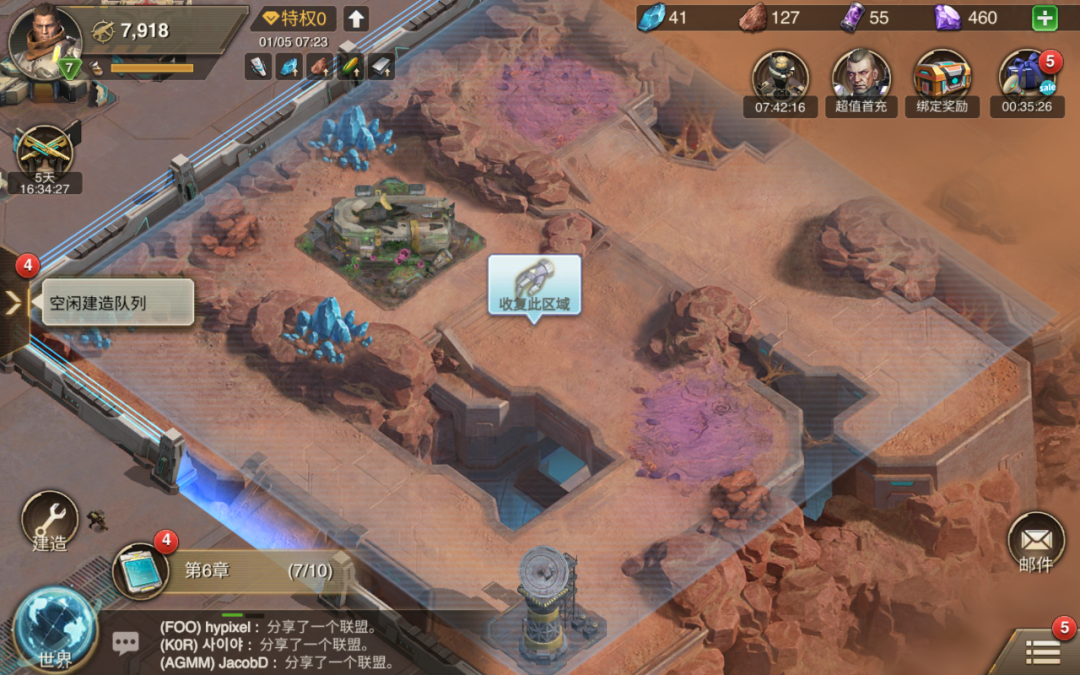Go to the 世界 world map
Screen dimensions: 1080x675
click(x=55, y=629)
